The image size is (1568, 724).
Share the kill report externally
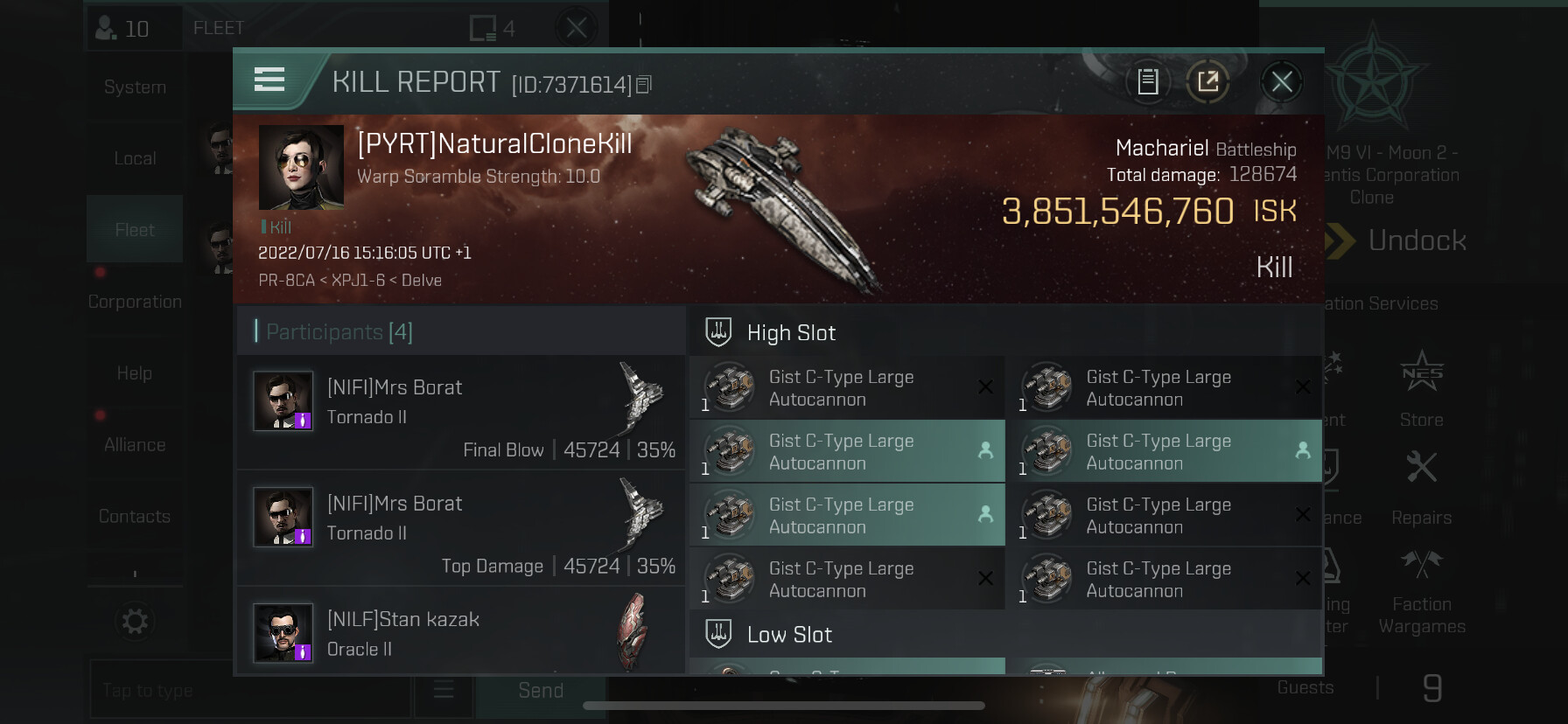click(x=1208, y=82)
